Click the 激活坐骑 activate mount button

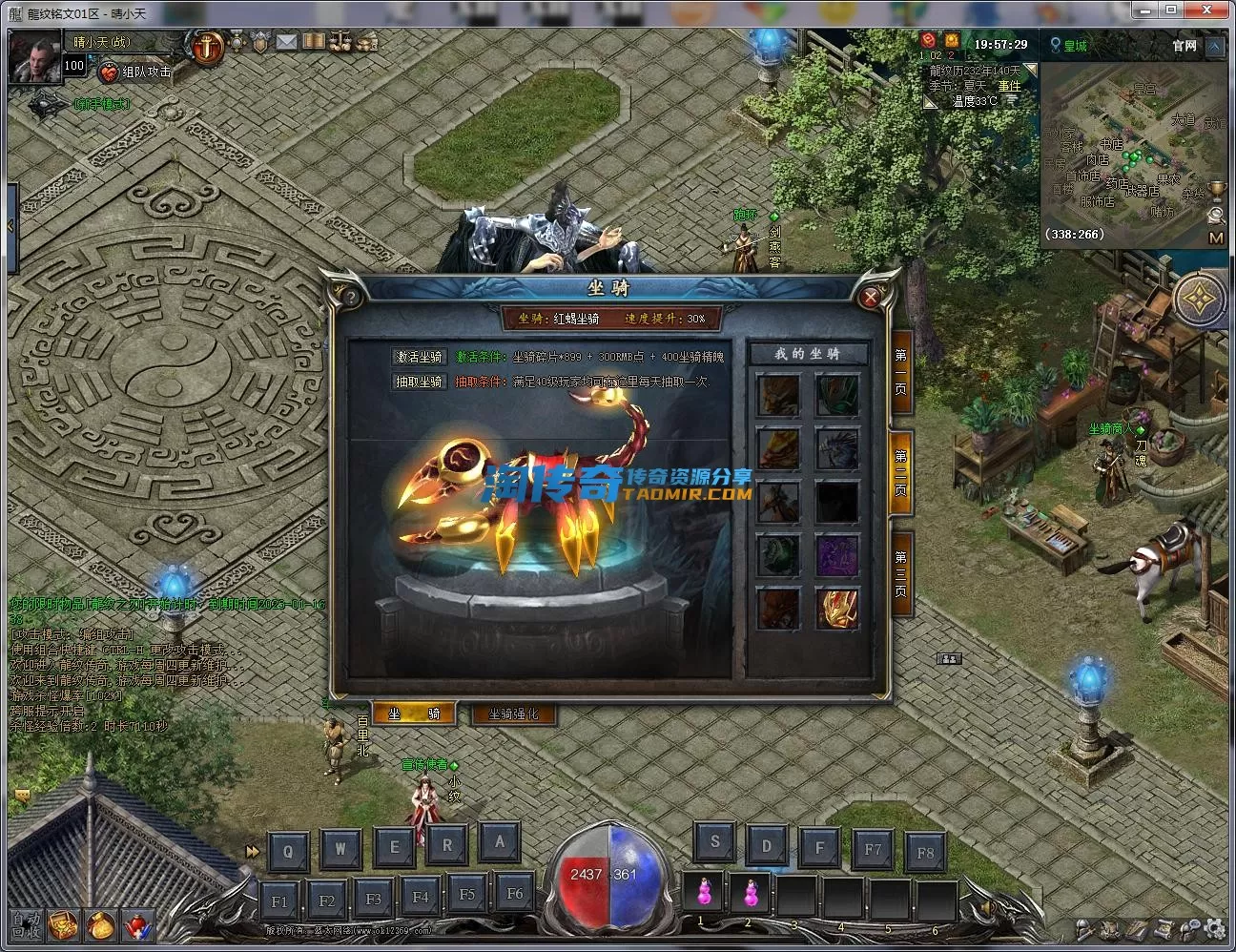420,357
